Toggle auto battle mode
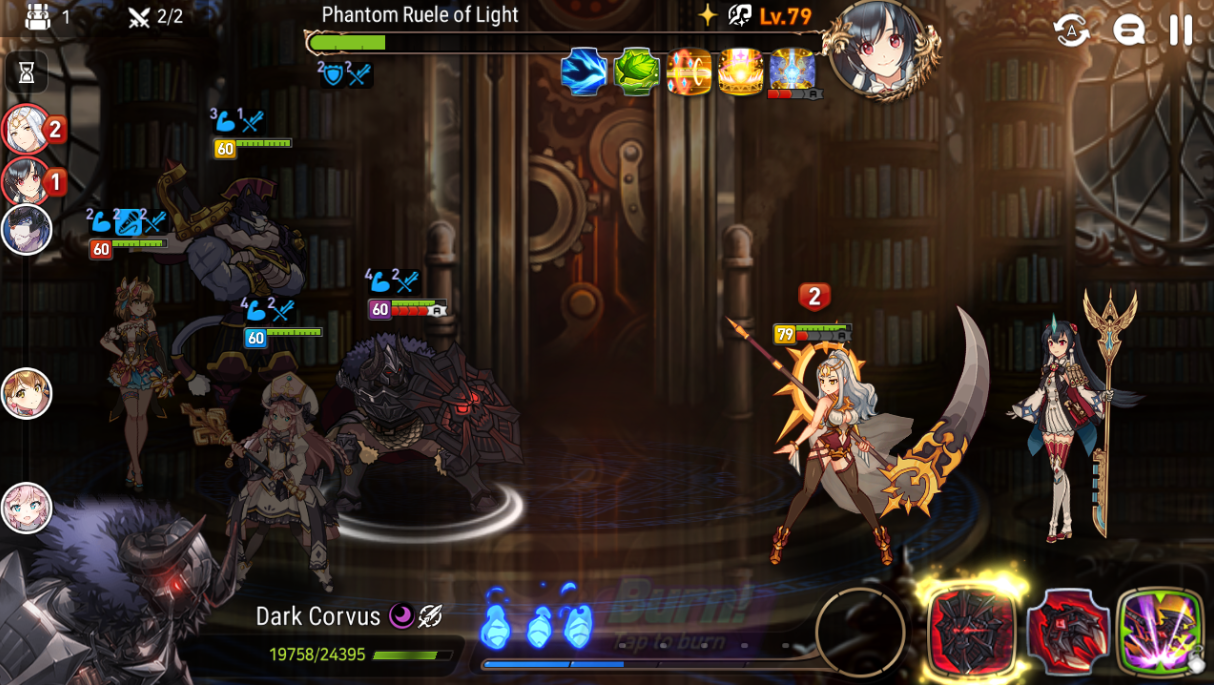 tap(1071, 30)
